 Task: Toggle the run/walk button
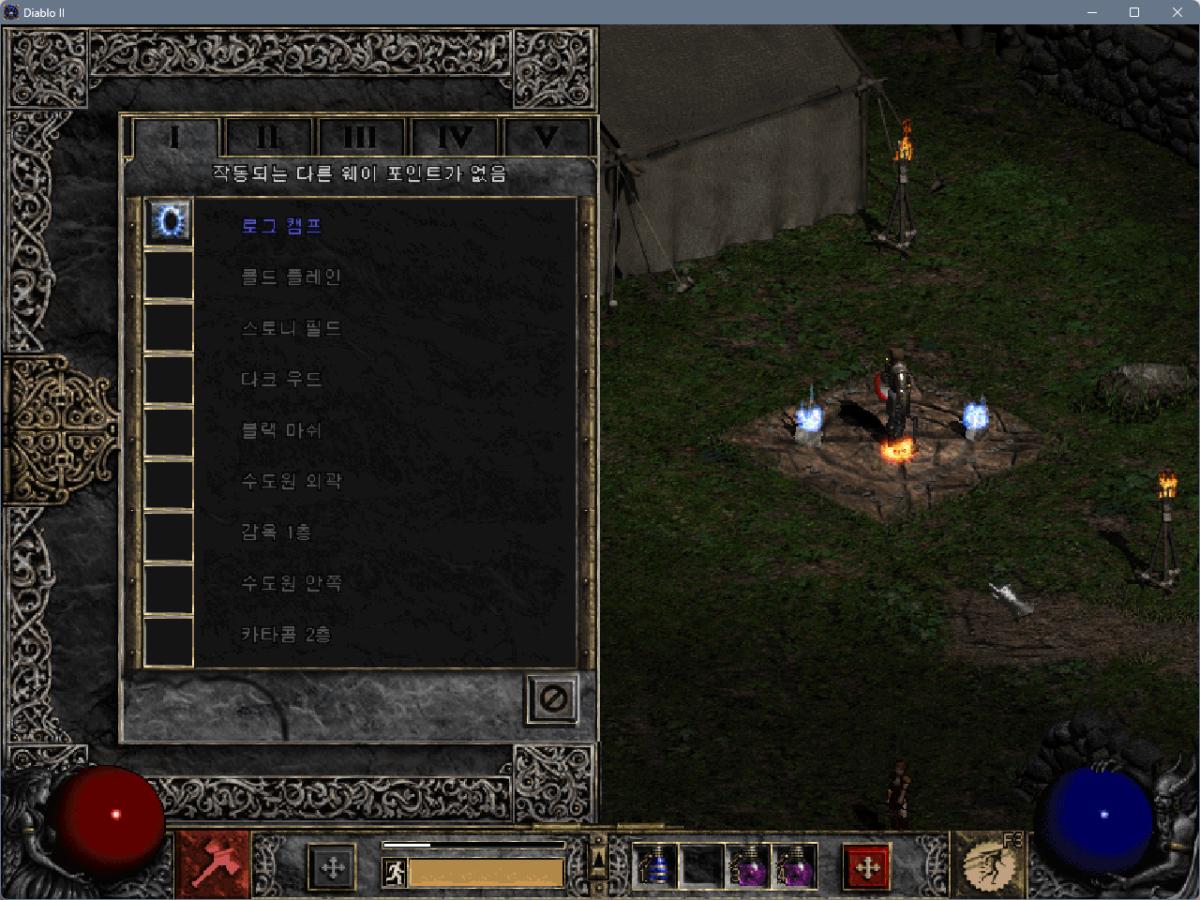[394, 872]
